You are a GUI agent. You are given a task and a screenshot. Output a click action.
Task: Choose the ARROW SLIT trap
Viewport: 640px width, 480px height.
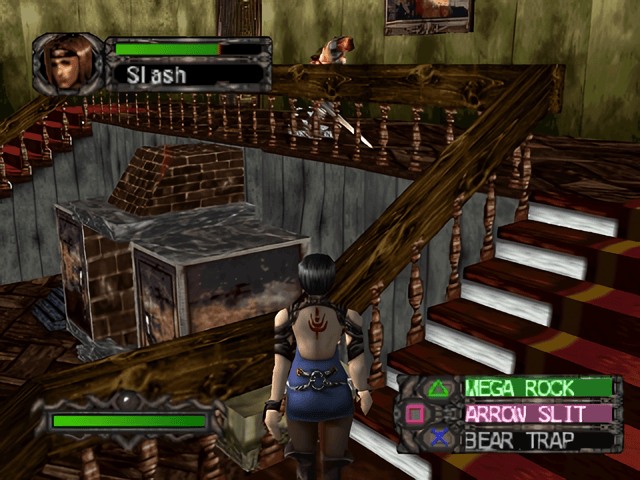point(536,413)
